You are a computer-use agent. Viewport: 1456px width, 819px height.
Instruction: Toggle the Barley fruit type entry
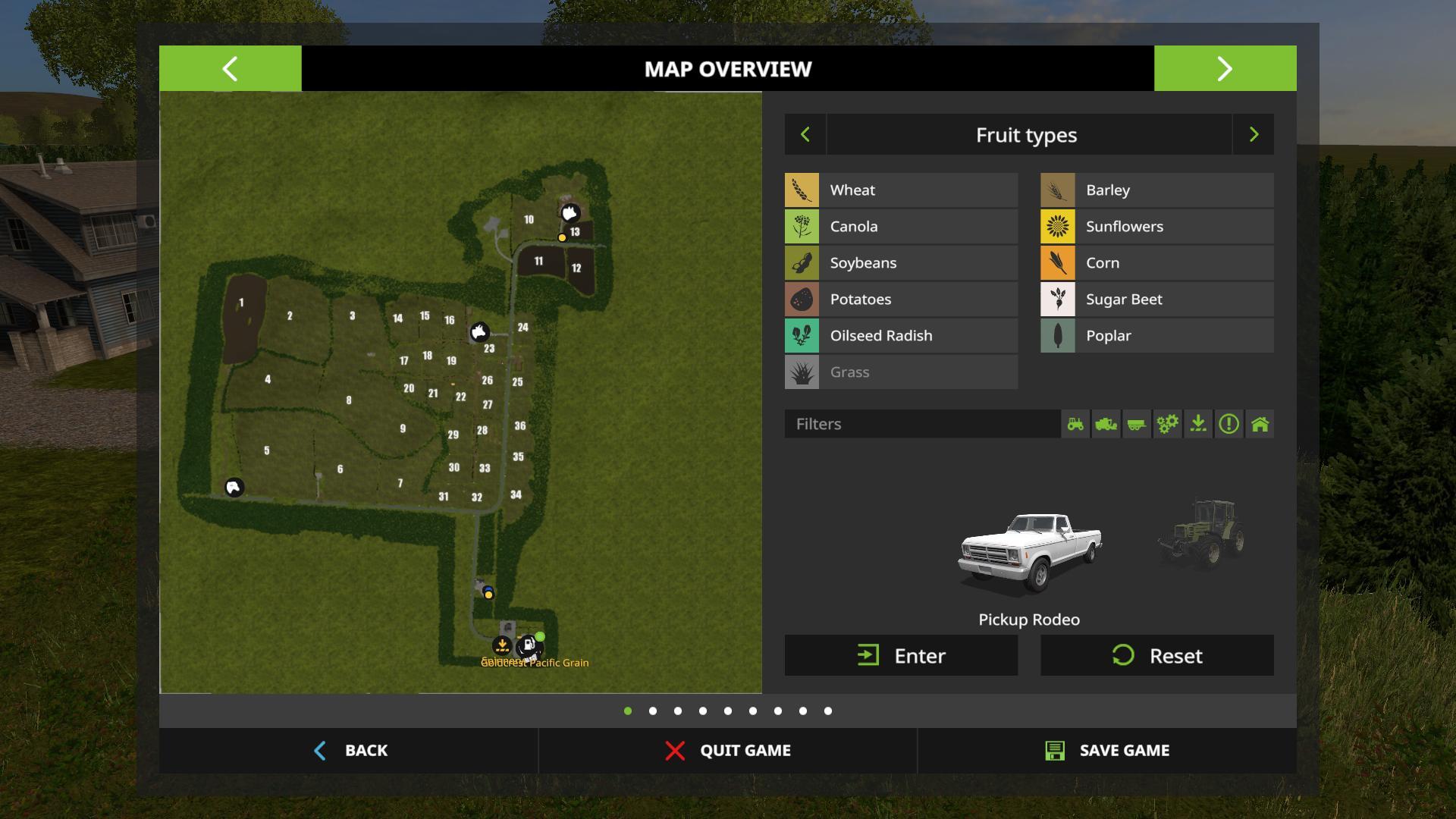[x=1156, y=190]
